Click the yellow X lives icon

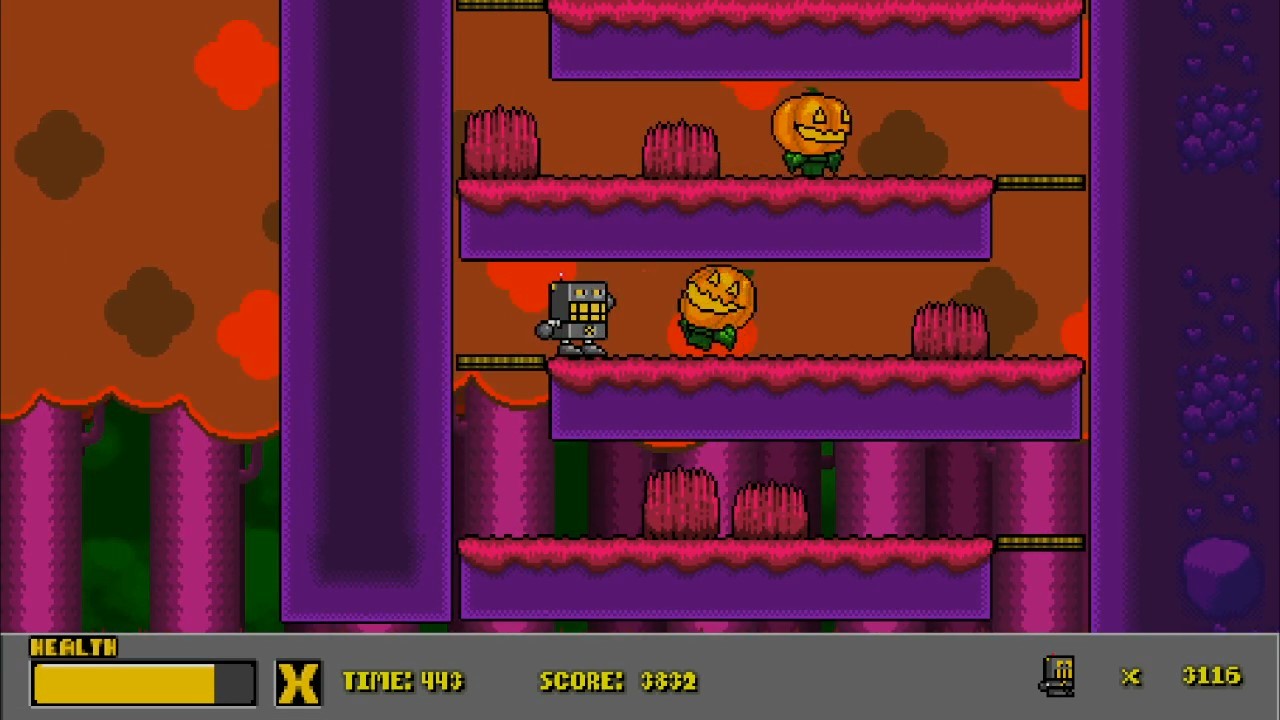(298, 681)
